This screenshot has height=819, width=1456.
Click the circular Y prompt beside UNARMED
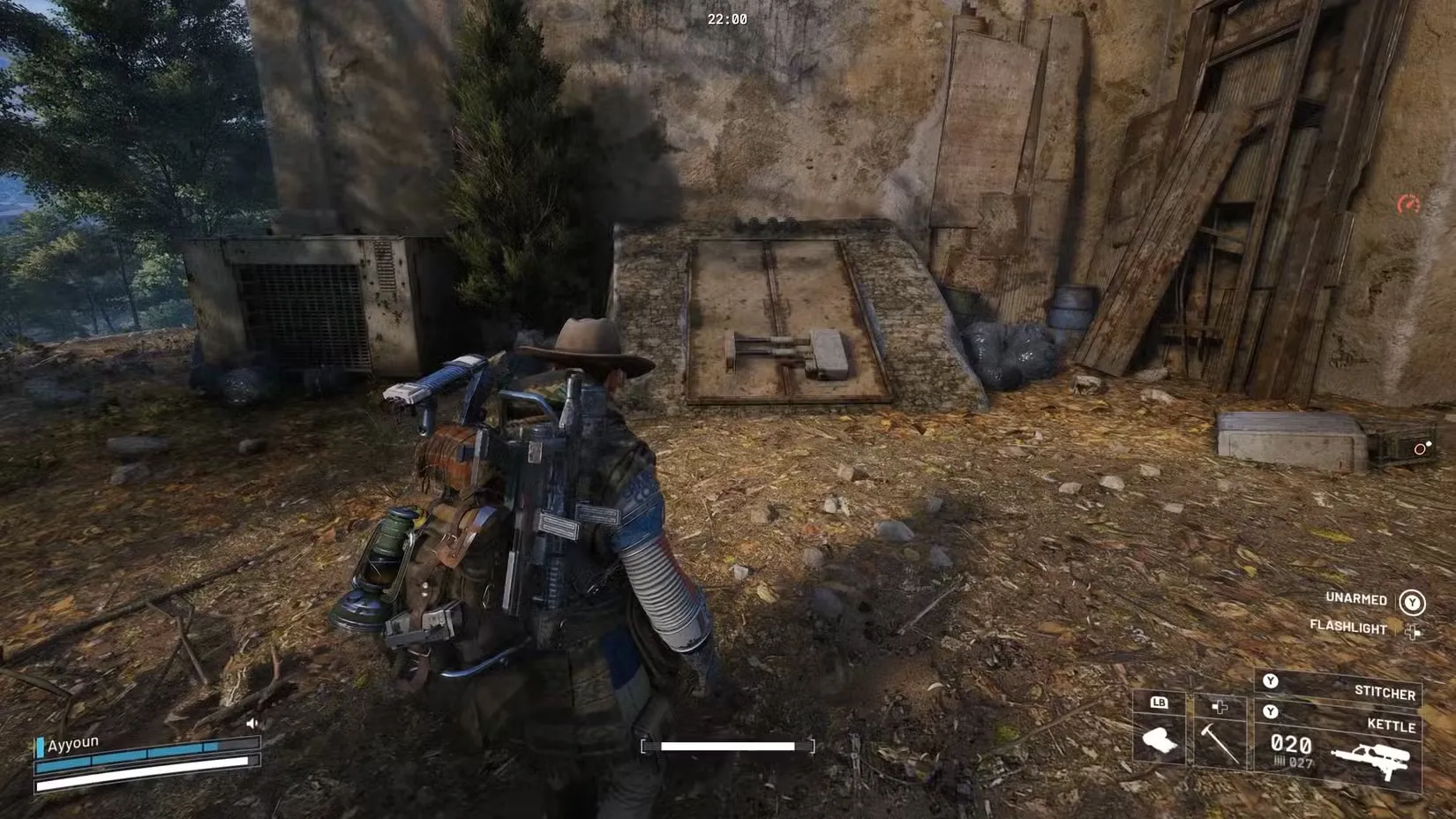tap(1411, 601)
